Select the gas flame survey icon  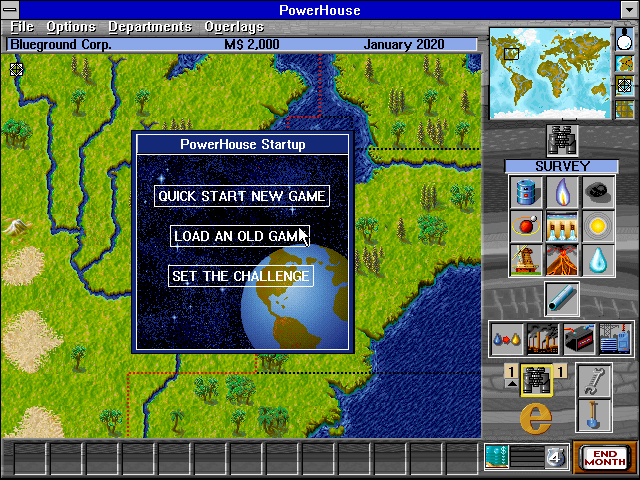click(561, 192)
